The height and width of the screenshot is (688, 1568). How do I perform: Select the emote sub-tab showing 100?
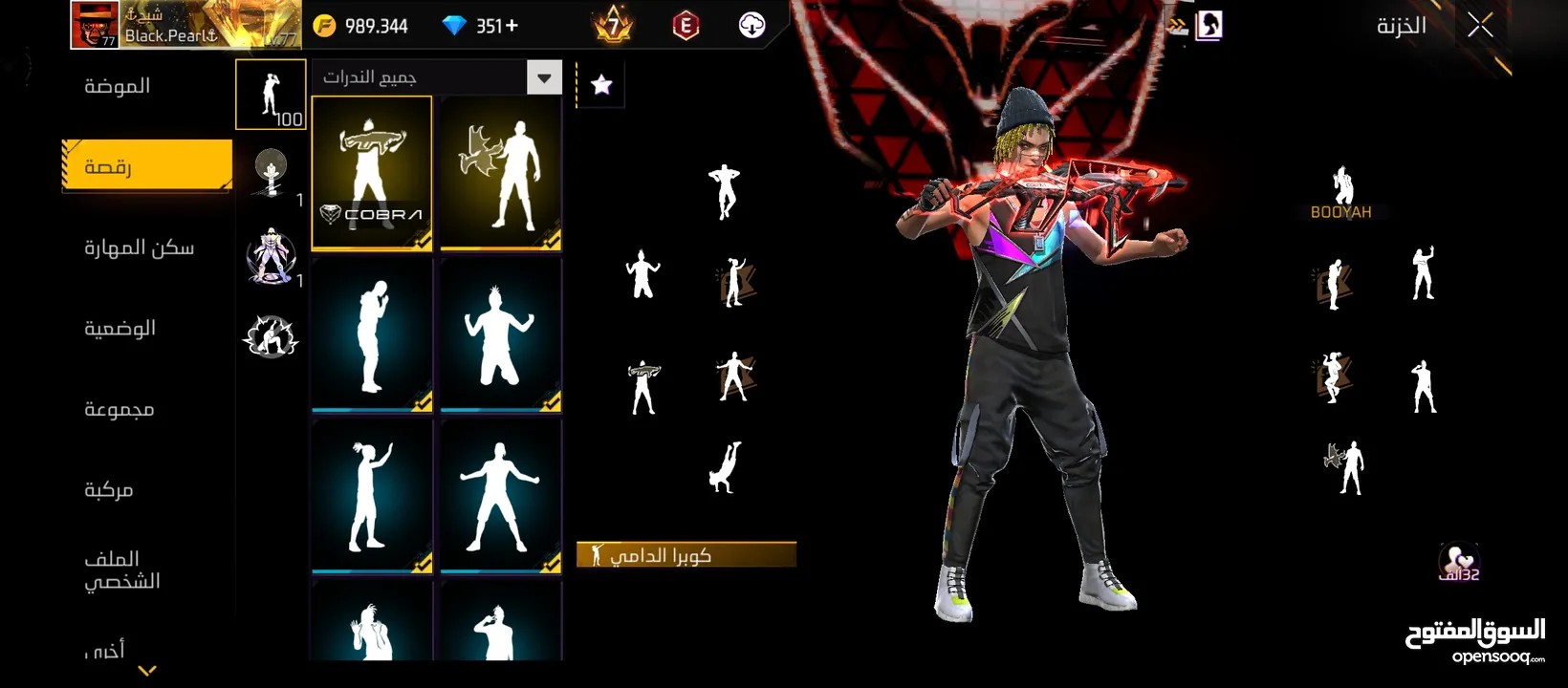[x=271, y=95]
